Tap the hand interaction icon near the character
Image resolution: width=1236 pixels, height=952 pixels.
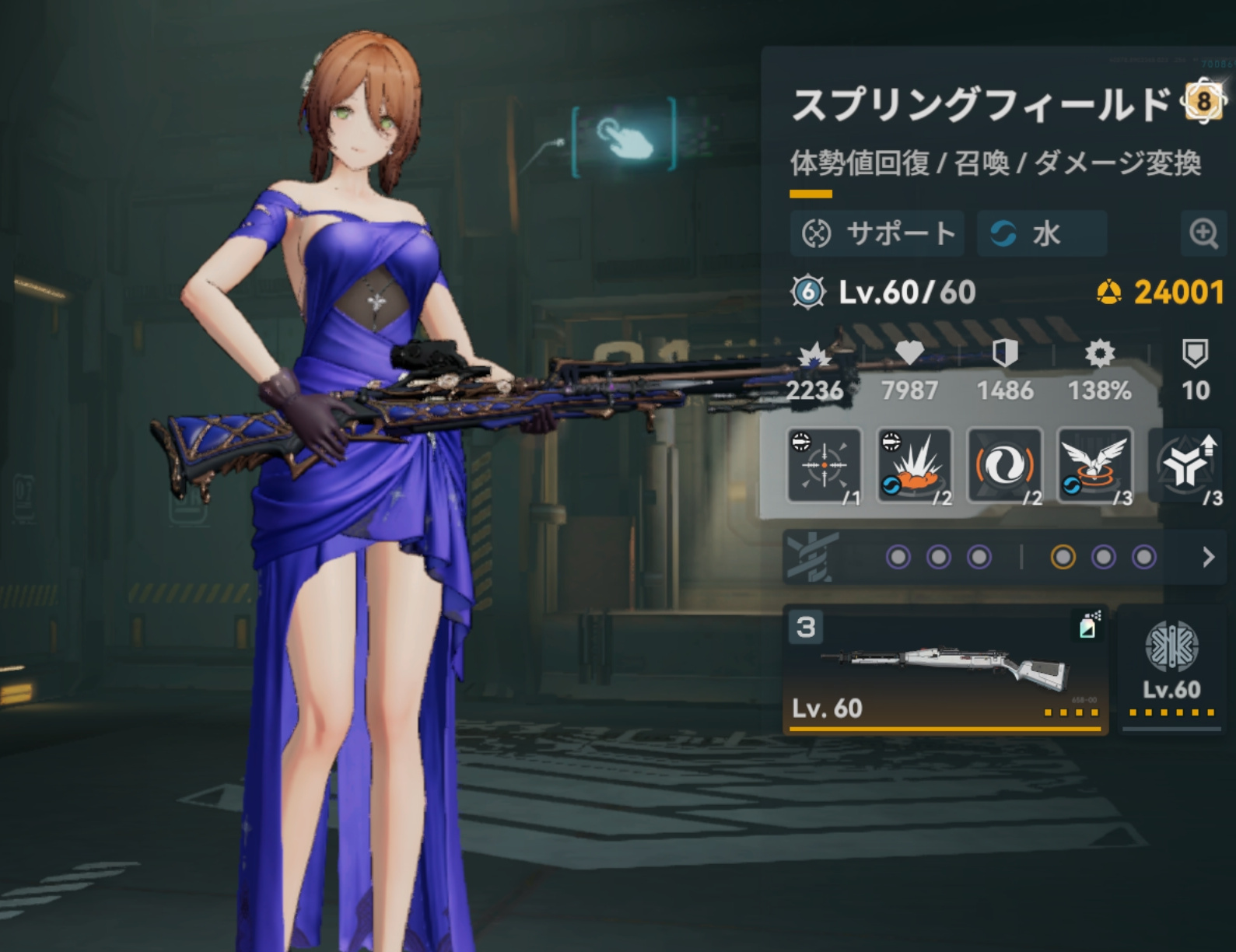click(x=625, y=138)
